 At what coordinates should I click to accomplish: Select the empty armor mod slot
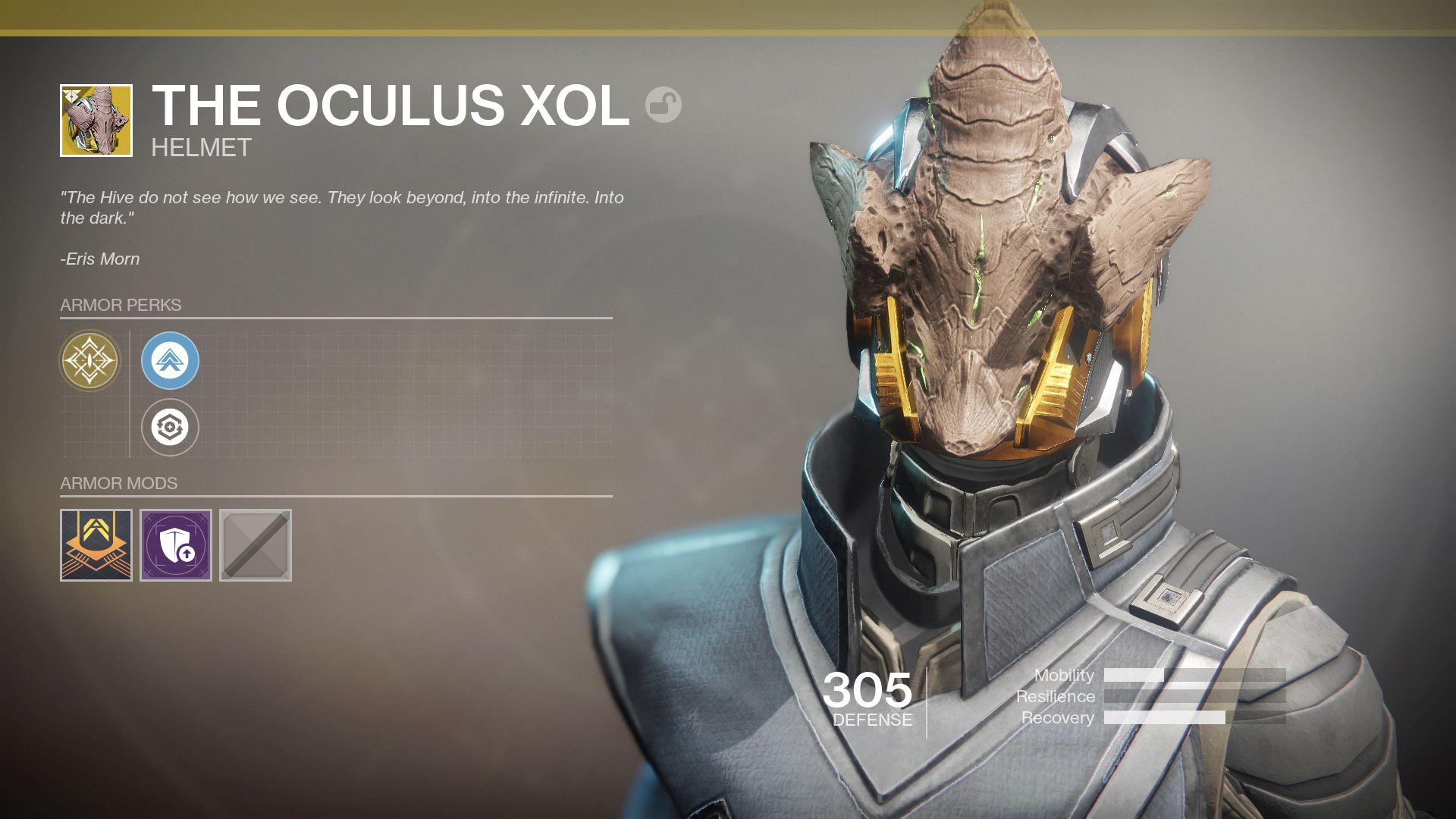[257, 545]
